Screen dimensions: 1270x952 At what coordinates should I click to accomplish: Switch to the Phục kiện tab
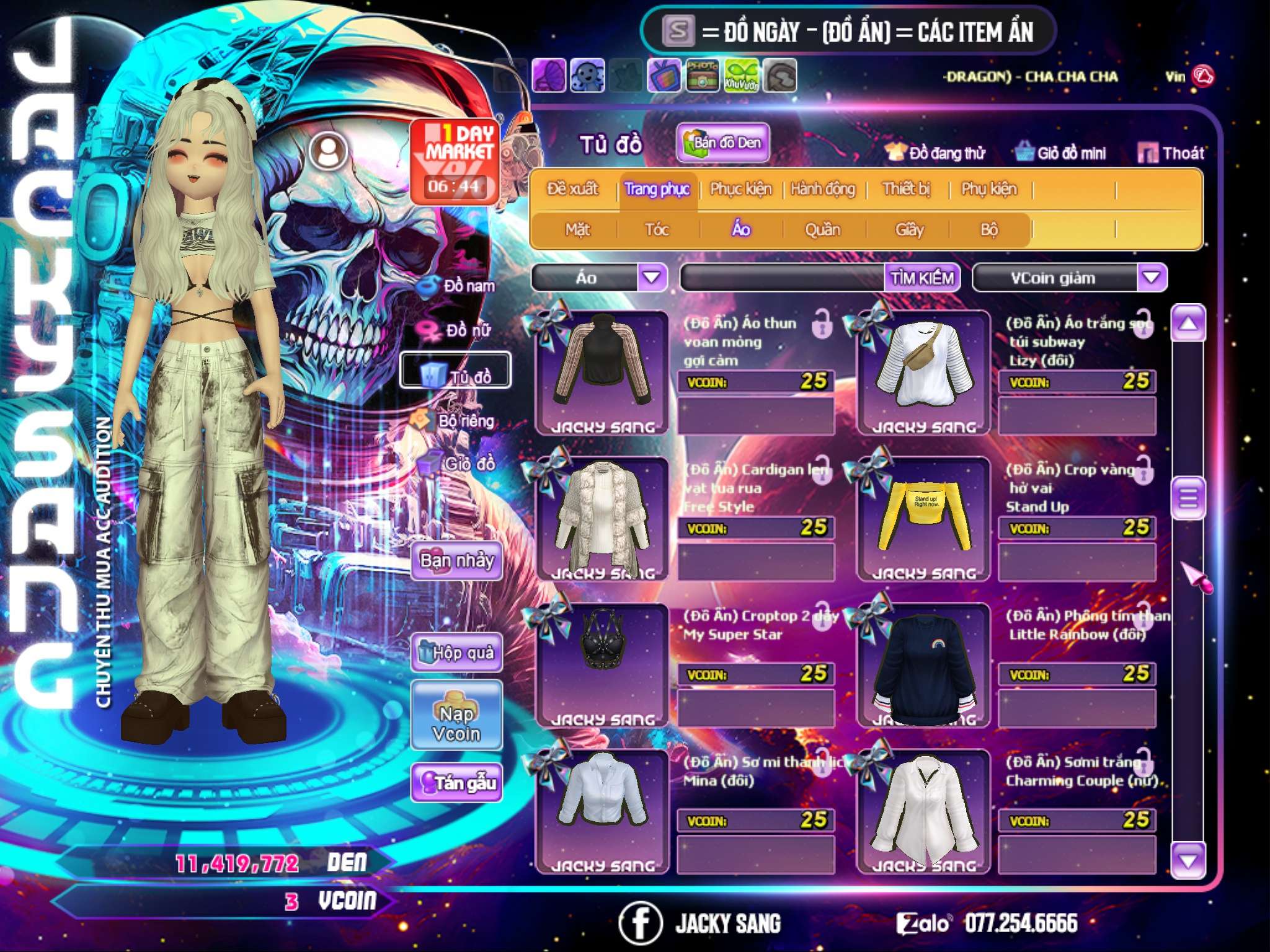pos(741,188)
